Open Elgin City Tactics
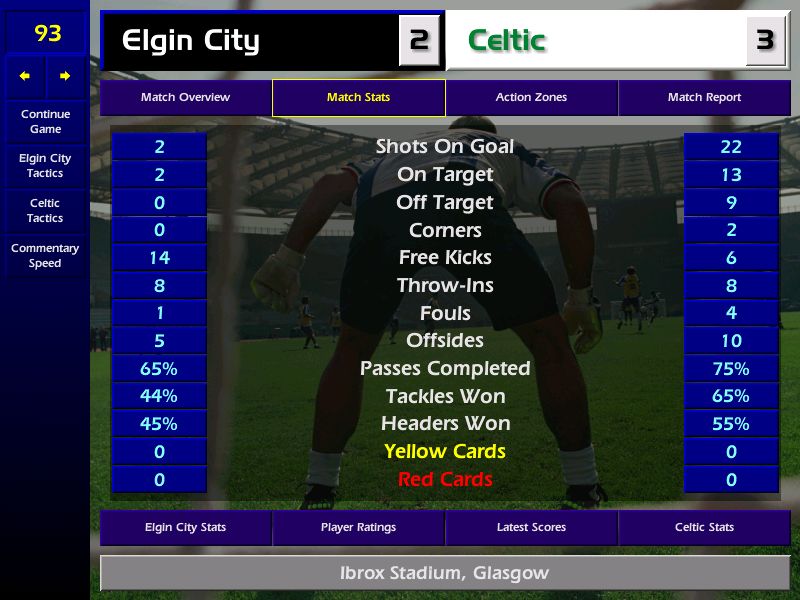Screen dimensions: 800x600 click(x=45, y=165)
